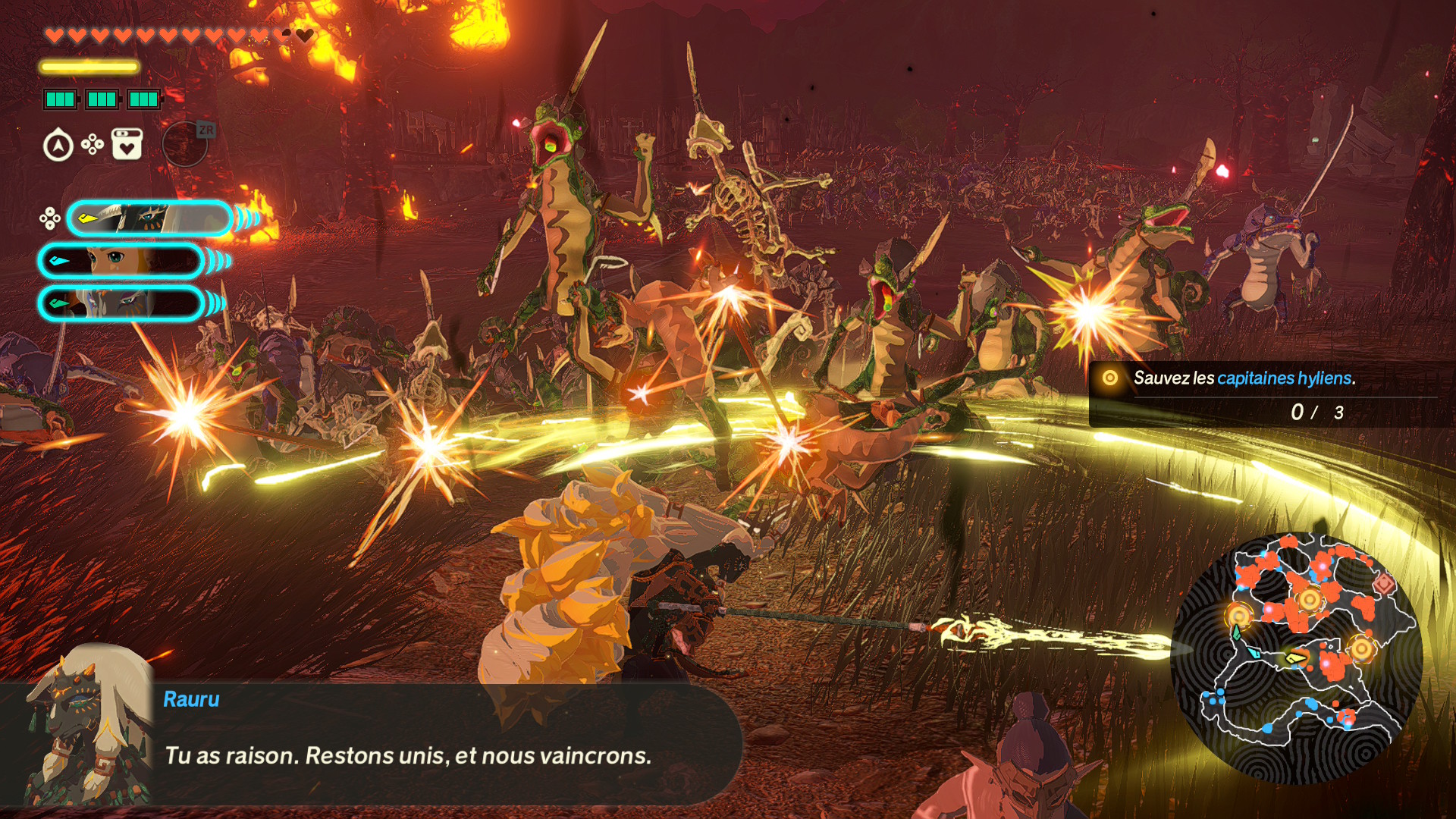This screenshot has width=1456, height=819.
Task: Click the compass arrow icon
Action: coord(58,146)
